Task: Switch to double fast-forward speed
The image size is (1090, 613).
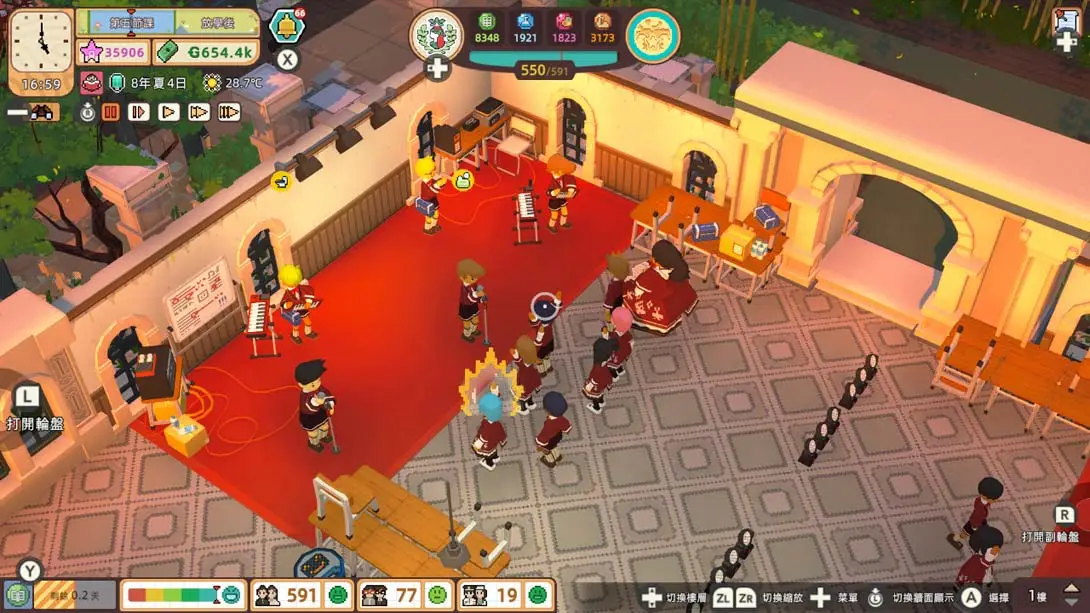Action: coord(199,113)
